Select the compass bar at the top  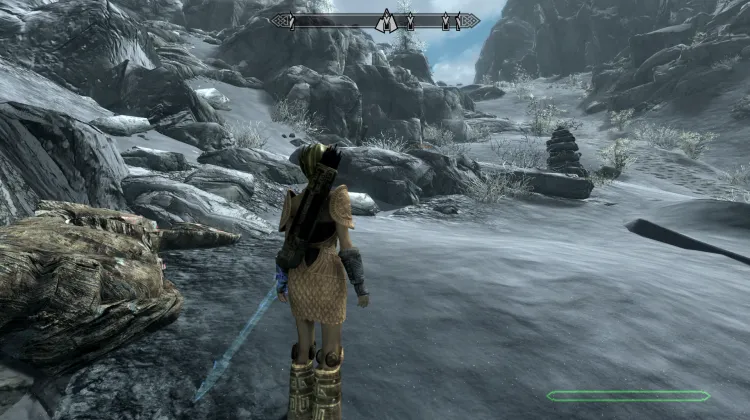coord(330,20)
